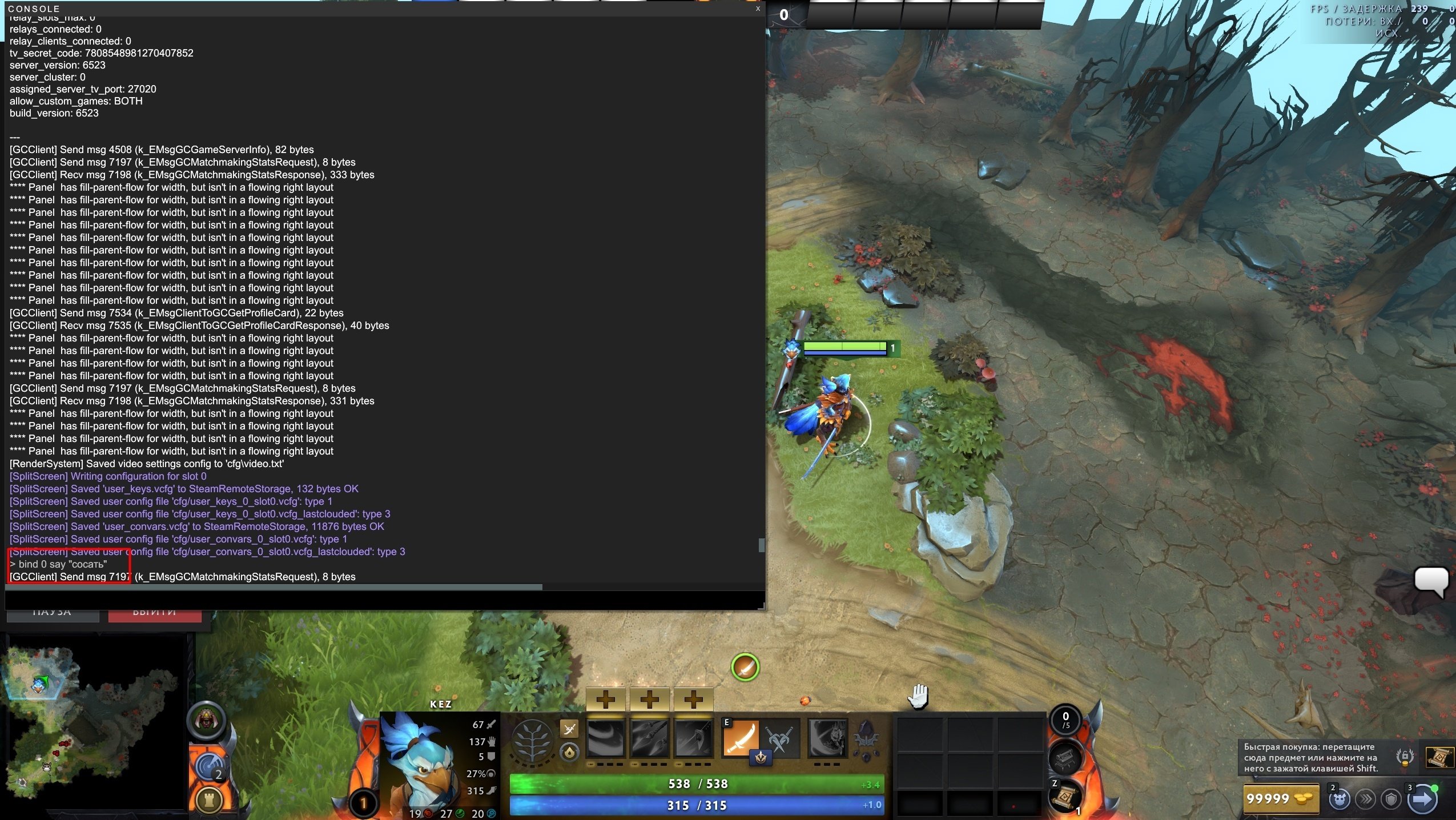Image resolution: width=1456 pixels, height=820 pixels.
Task: Click the quick-buy scroll item
Action: [x=1439, y=757]
